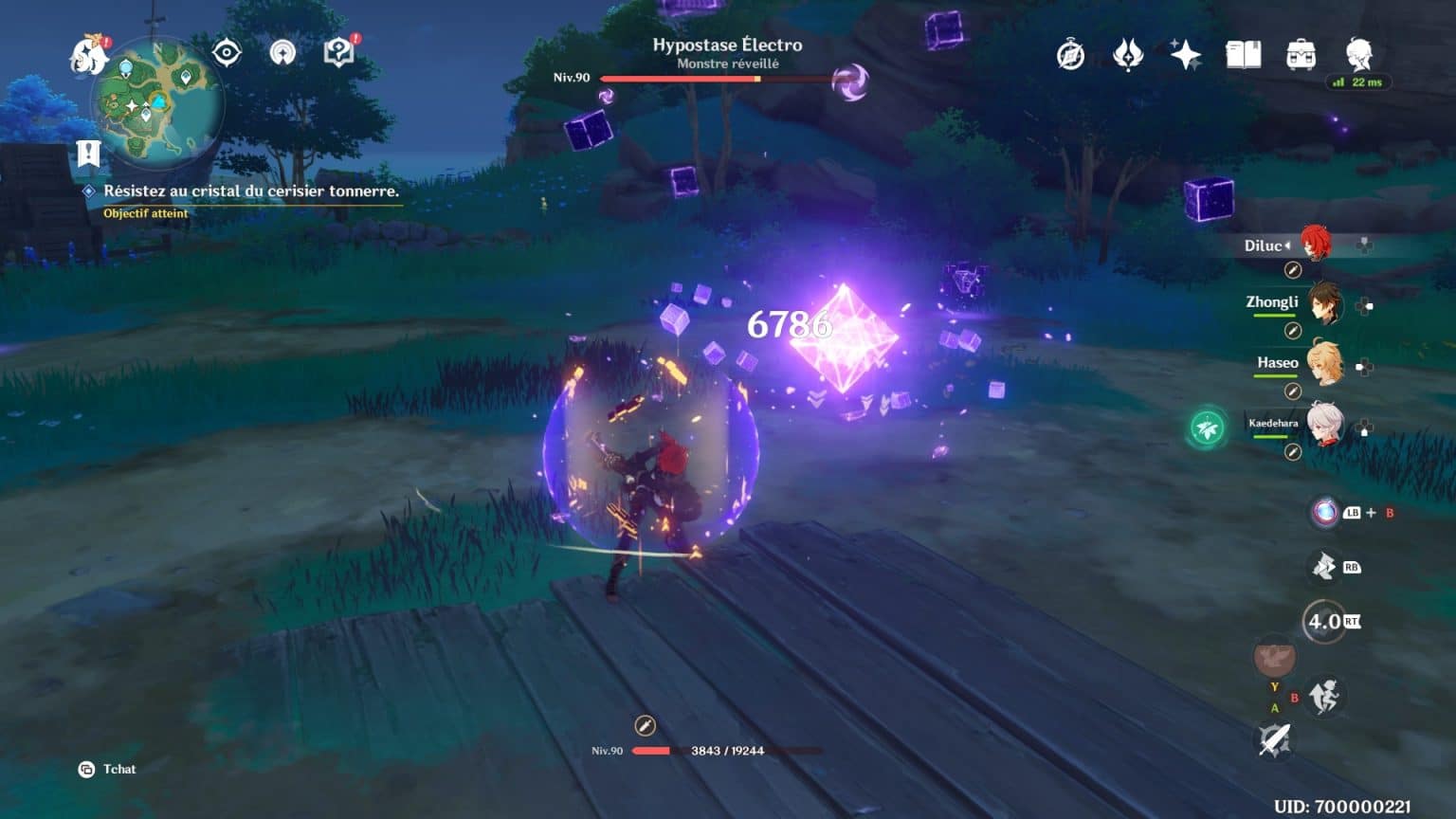Select the elemental sight eye icon
Screen dimensions: 1456x819
[x=226, y=51]
